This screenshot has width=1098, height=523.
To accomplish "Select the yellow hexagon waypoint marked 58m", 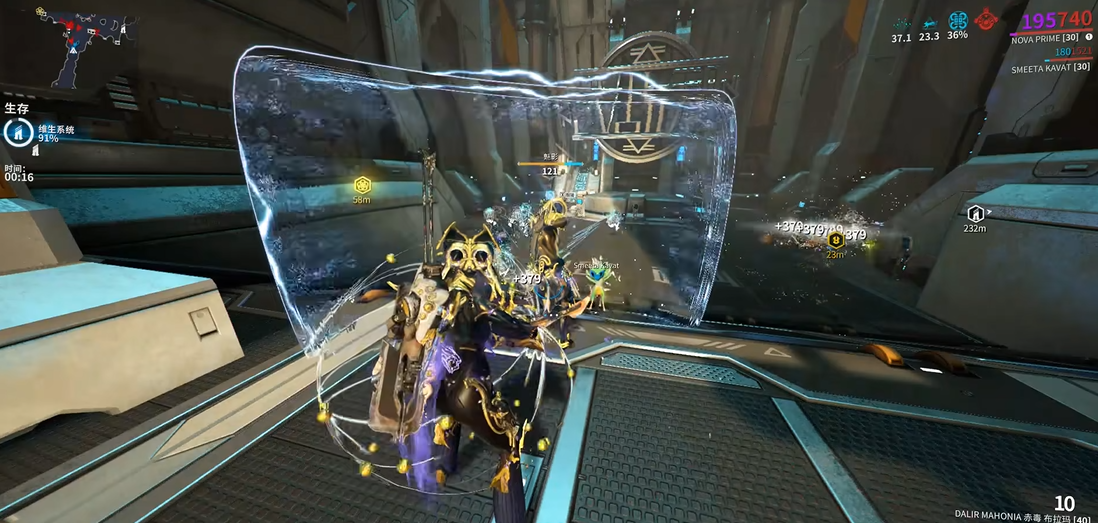I will (362, 185).
